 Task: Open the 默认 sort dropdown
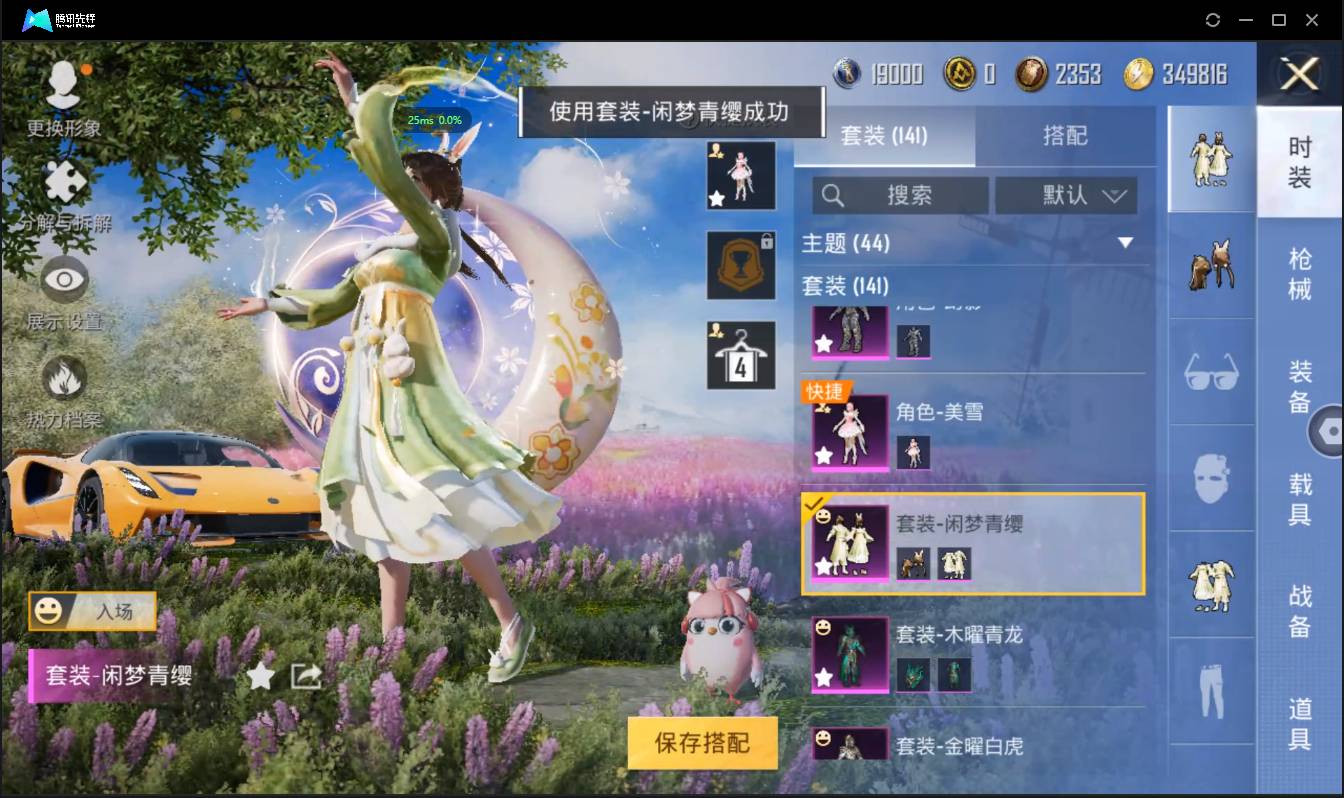[1066, 195]
